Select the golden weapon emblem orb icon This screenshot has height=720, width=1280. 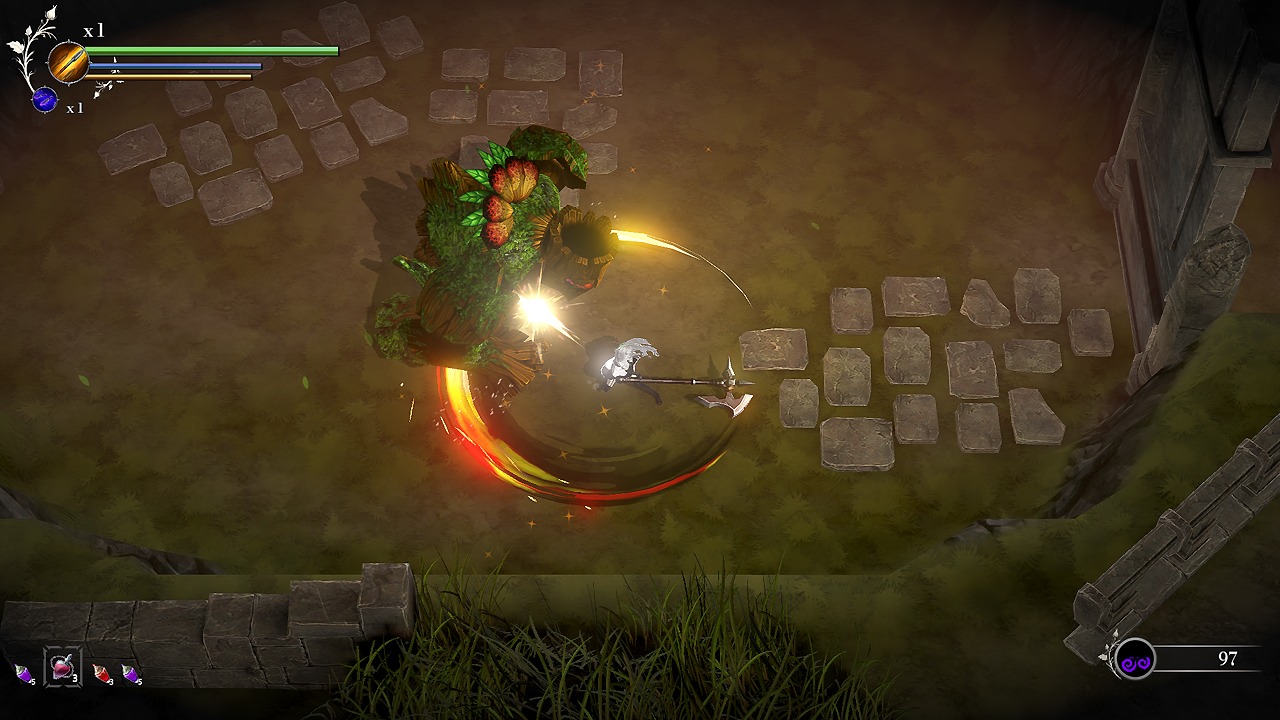(x=68, y=60)
